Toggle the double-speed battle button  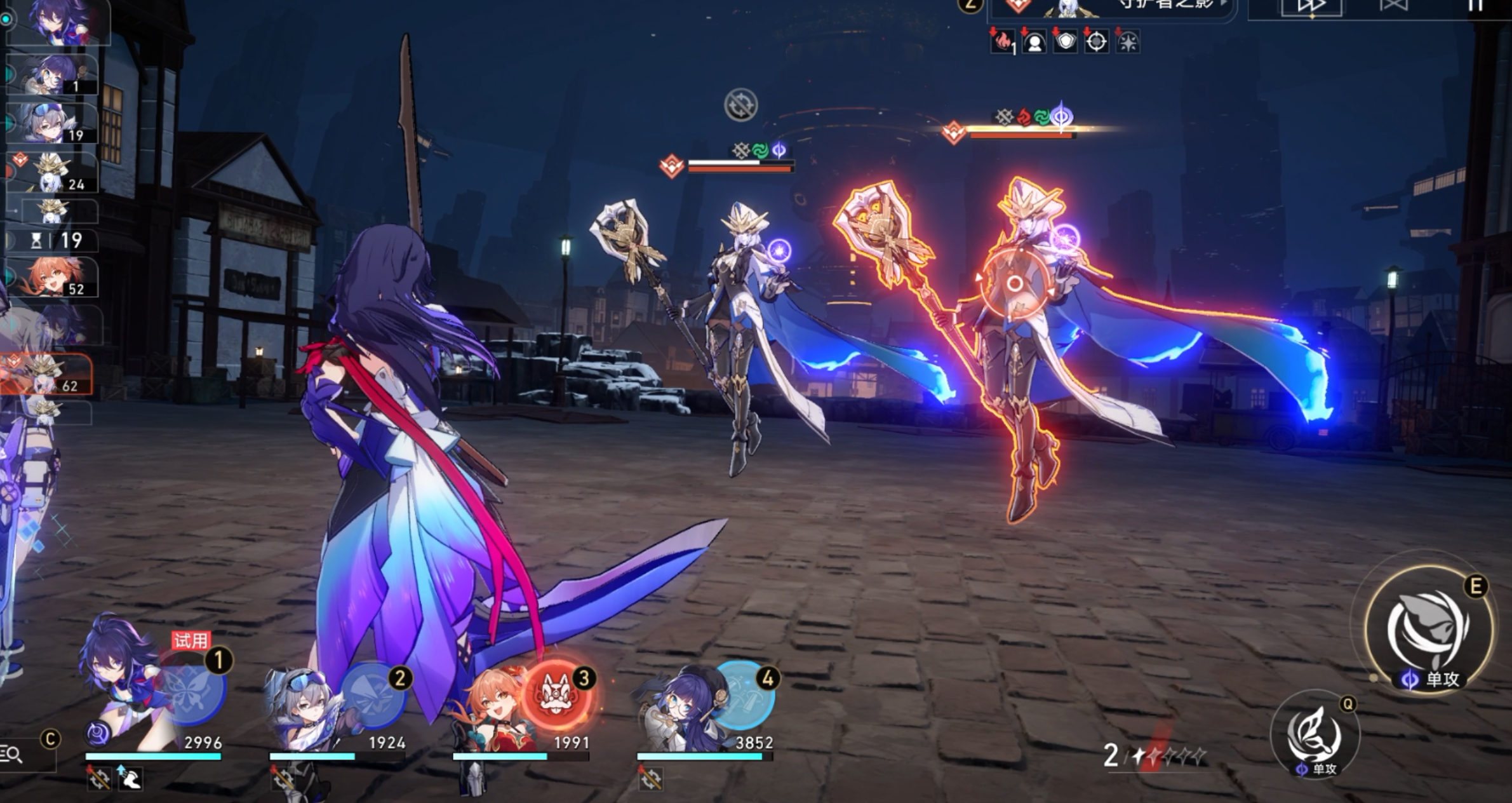(1311, 8)
